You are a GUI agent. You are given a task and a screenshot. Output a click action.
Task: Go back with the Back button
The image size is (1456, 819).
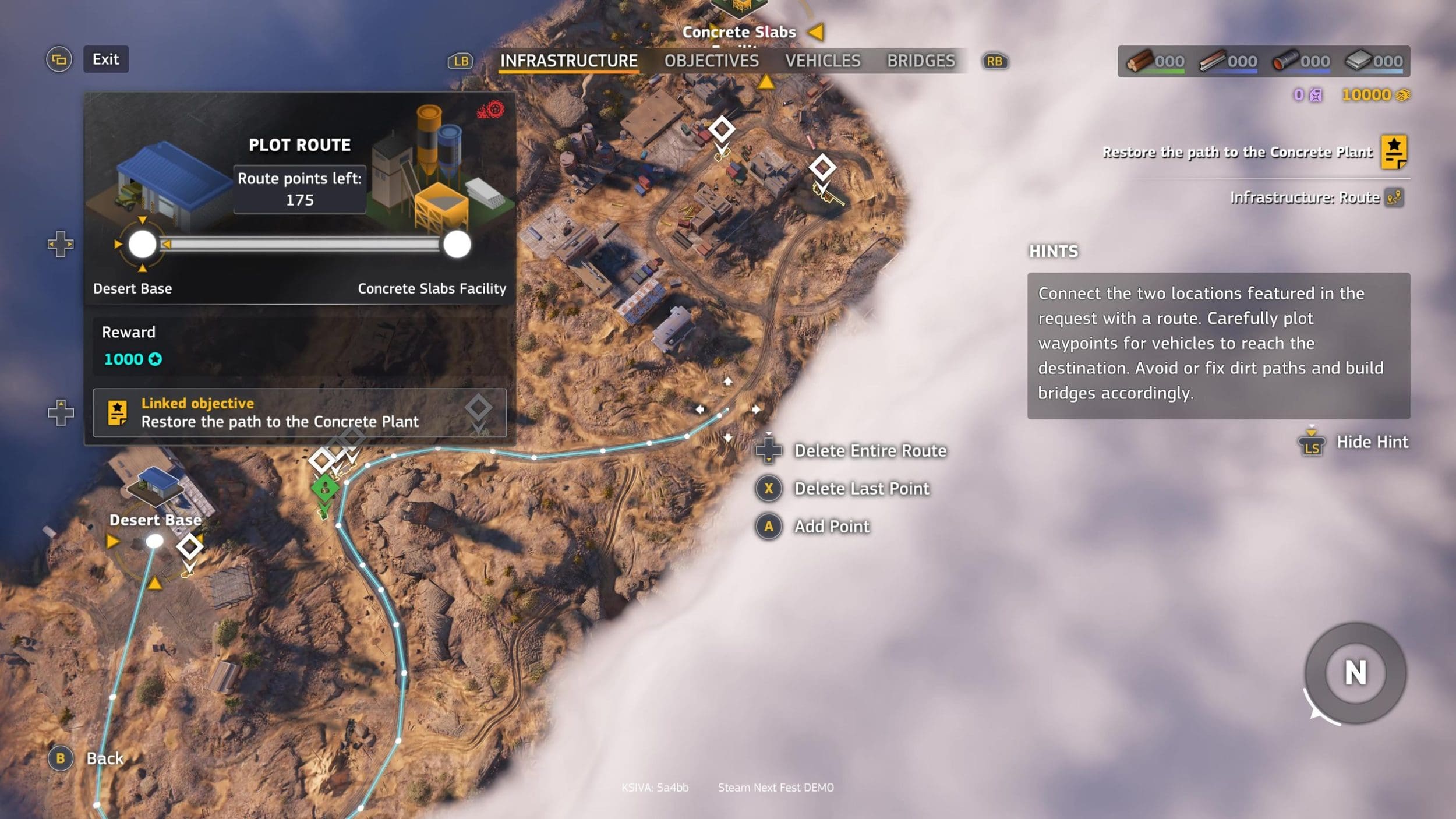click(x=104, y=758)
